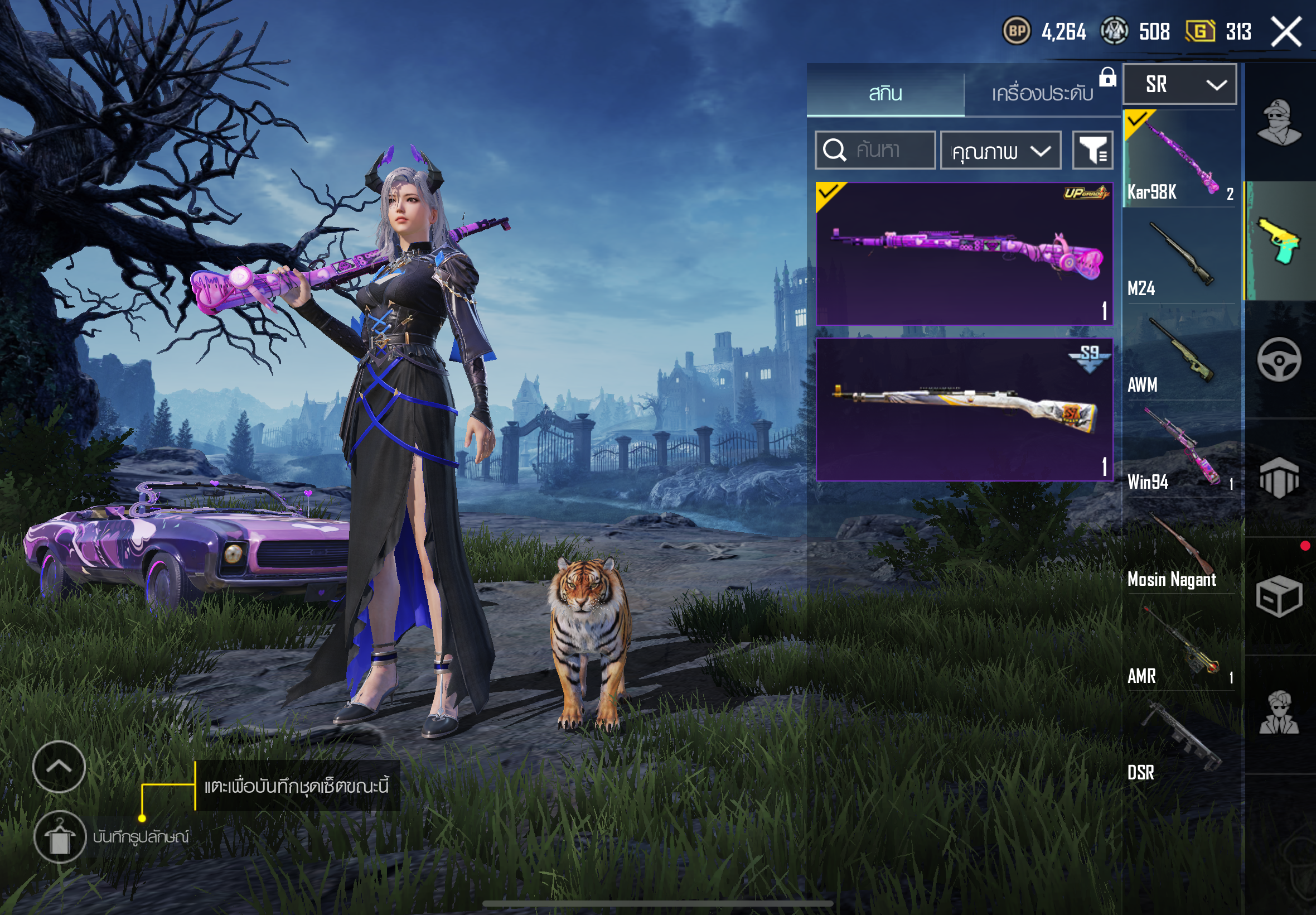The image size is (1316, 915).
Task: Open the vehicle steering wheel category
Action: point(1279,360)
